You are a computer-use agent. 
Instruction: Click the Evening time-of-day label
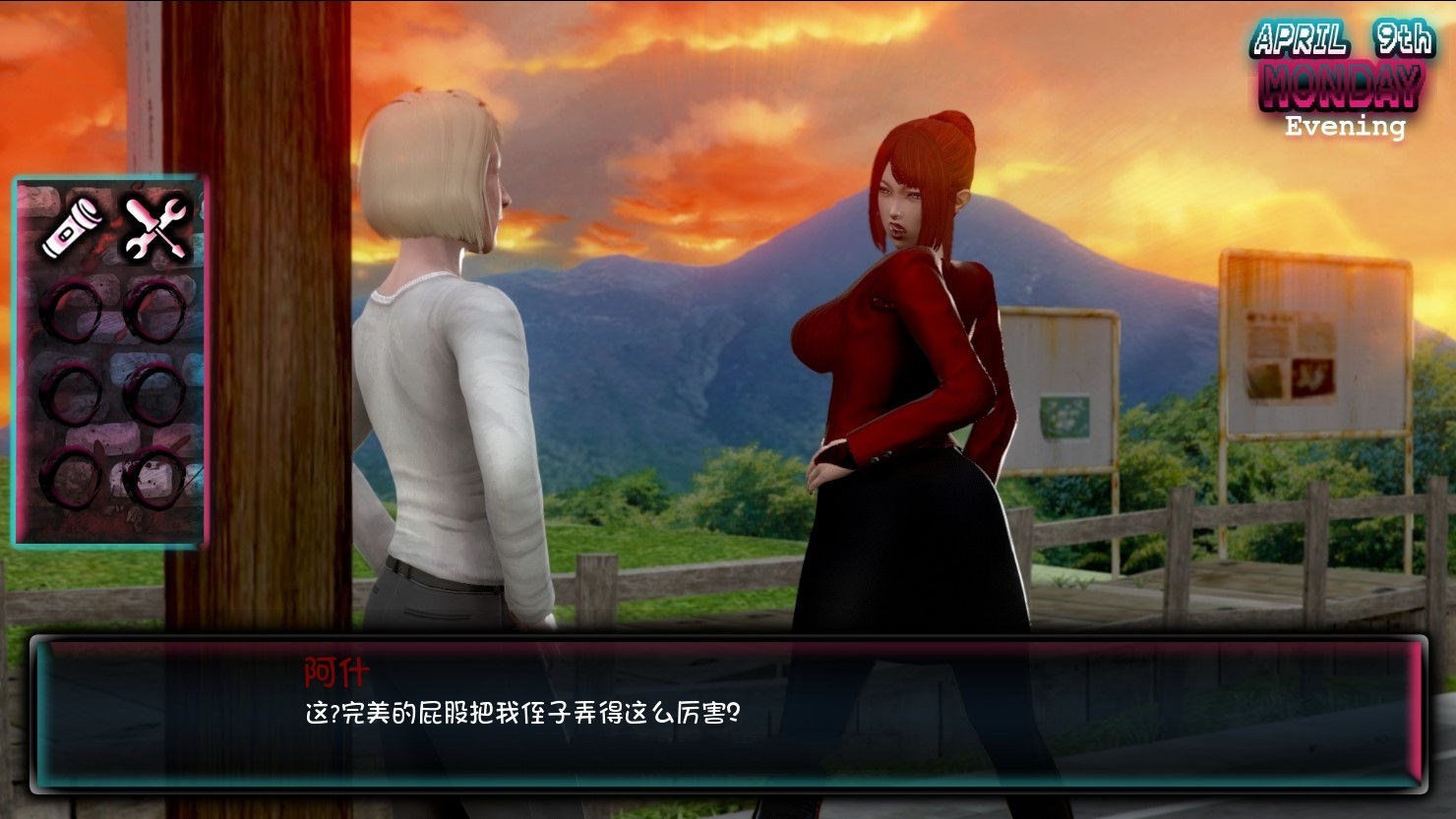tap(1347, 127)
